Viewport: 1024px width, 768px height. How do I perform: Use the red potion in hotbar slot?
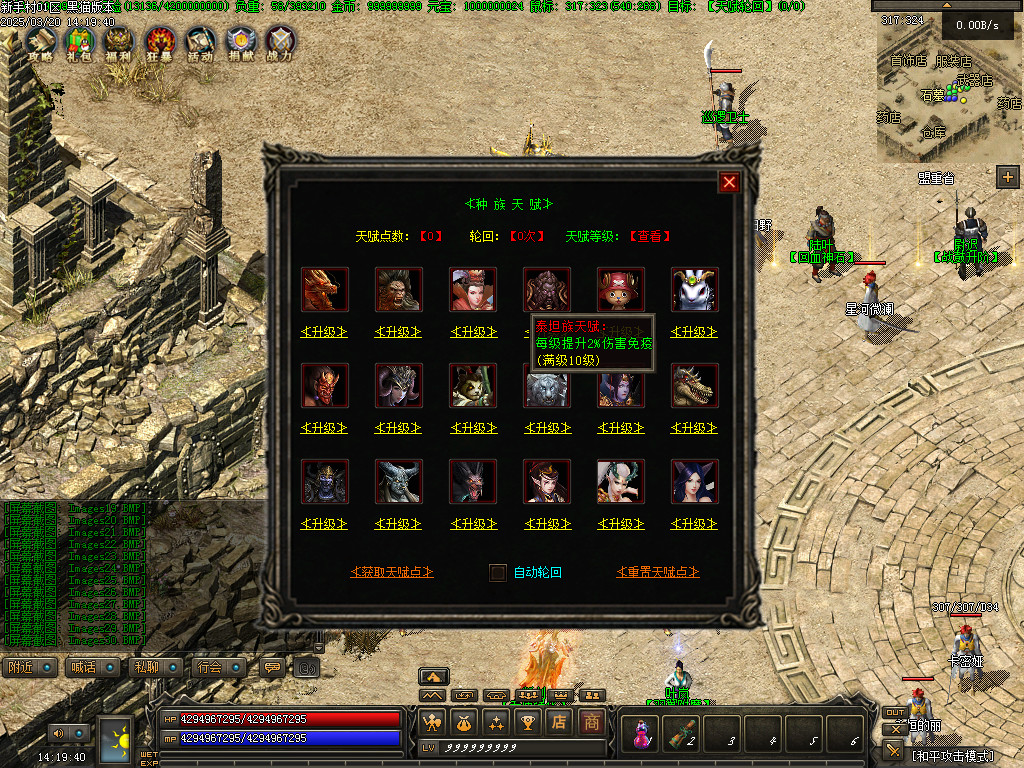[x=638, y=735]
